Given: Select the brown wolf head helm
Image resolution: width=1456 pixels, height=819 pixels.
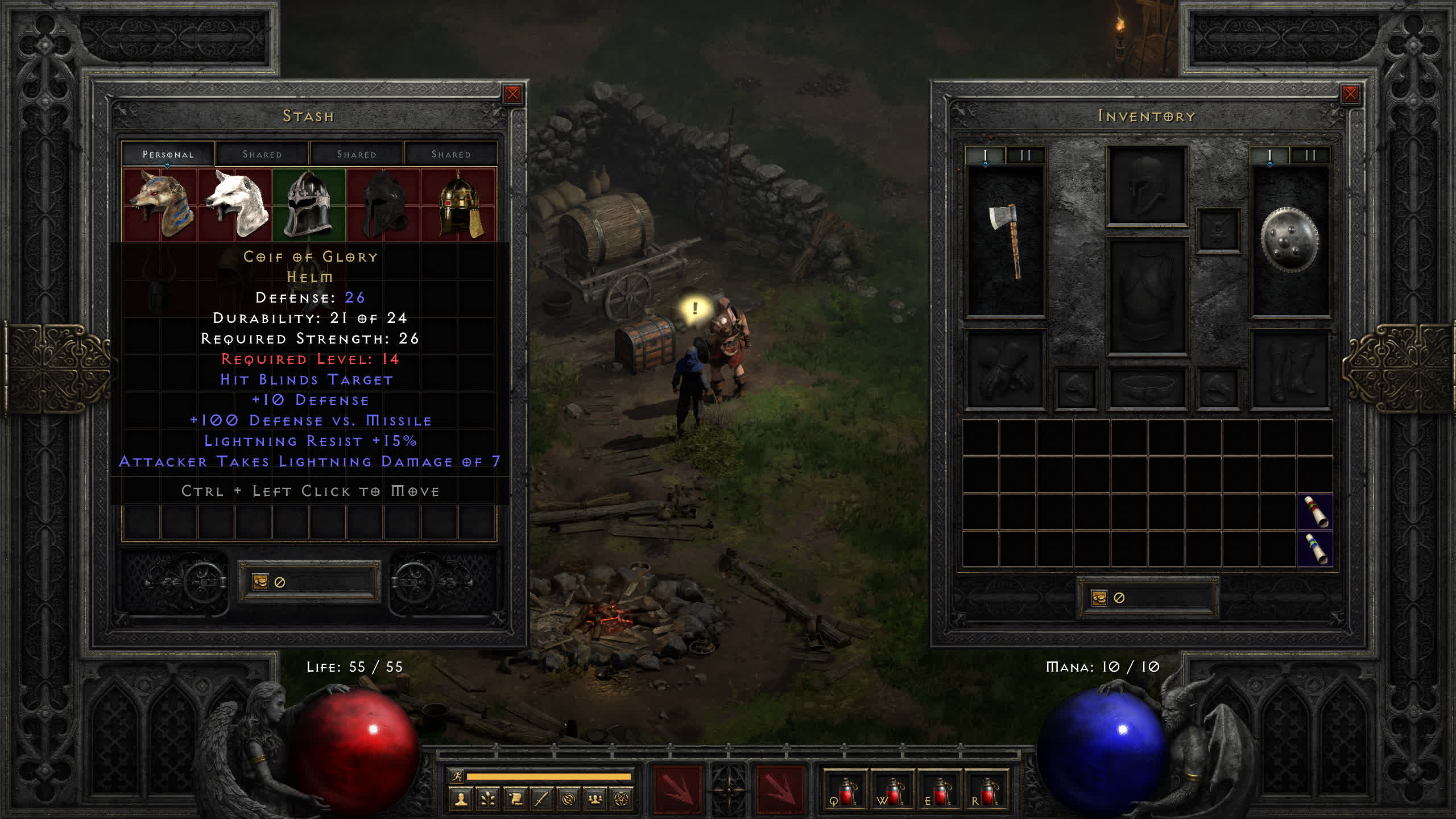Looking at the screenshot, I should tap(160, 204).
